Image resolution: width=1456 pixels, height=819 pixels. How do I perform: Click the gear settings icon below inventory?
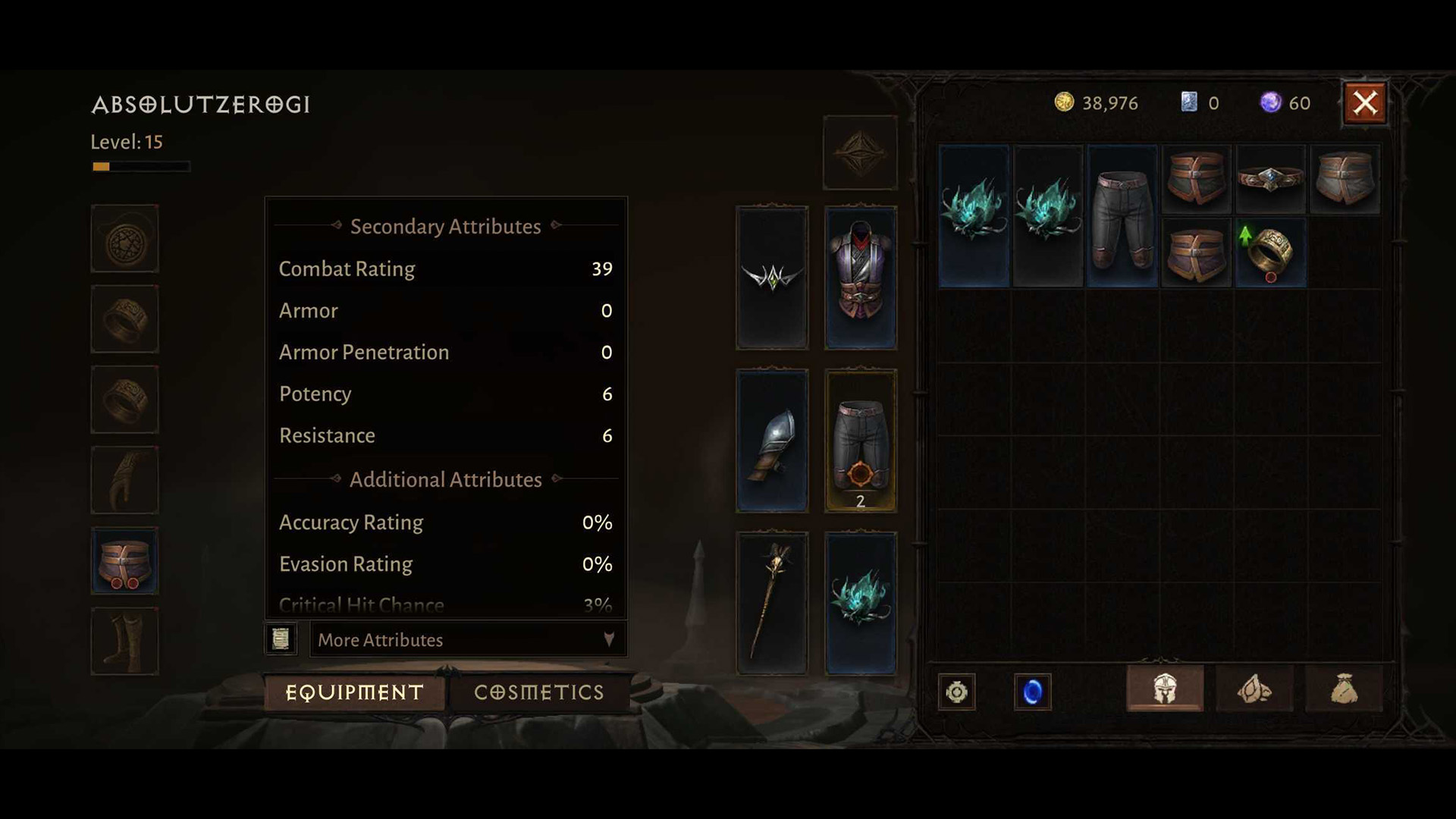[957, 692]
